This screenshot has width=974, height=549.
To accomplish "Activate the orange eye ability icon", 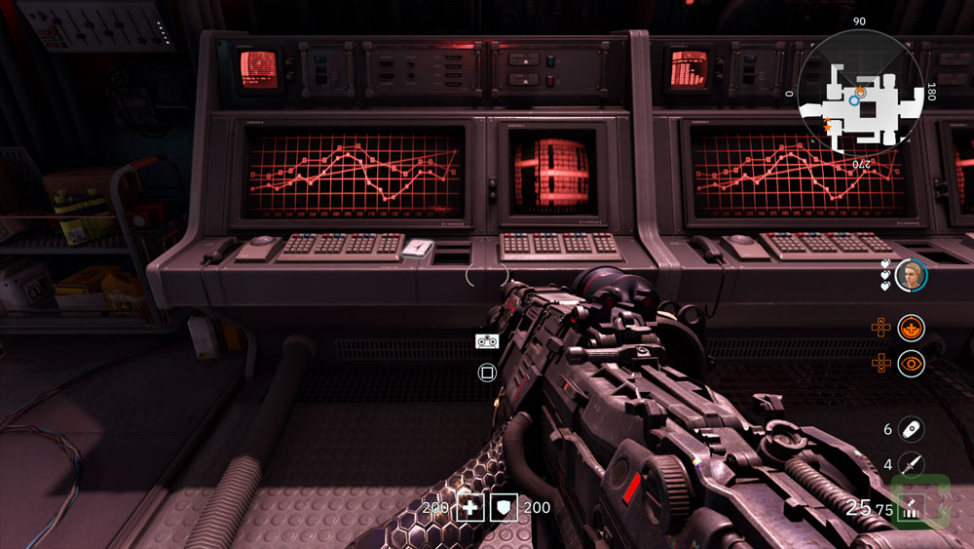I will (x=910, y=364).
